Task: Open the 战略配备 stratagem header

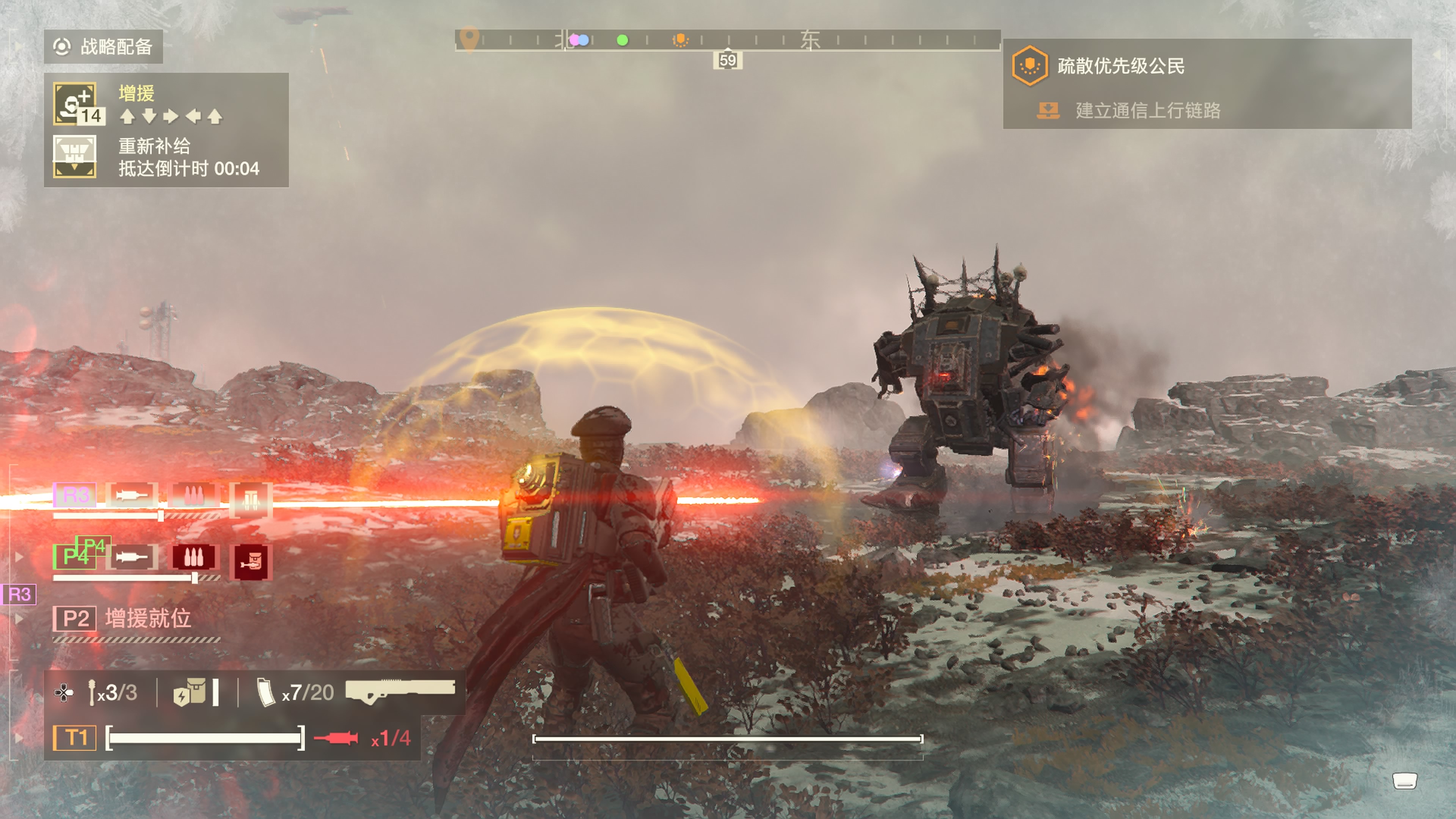Action: click(x=104, y=46)
